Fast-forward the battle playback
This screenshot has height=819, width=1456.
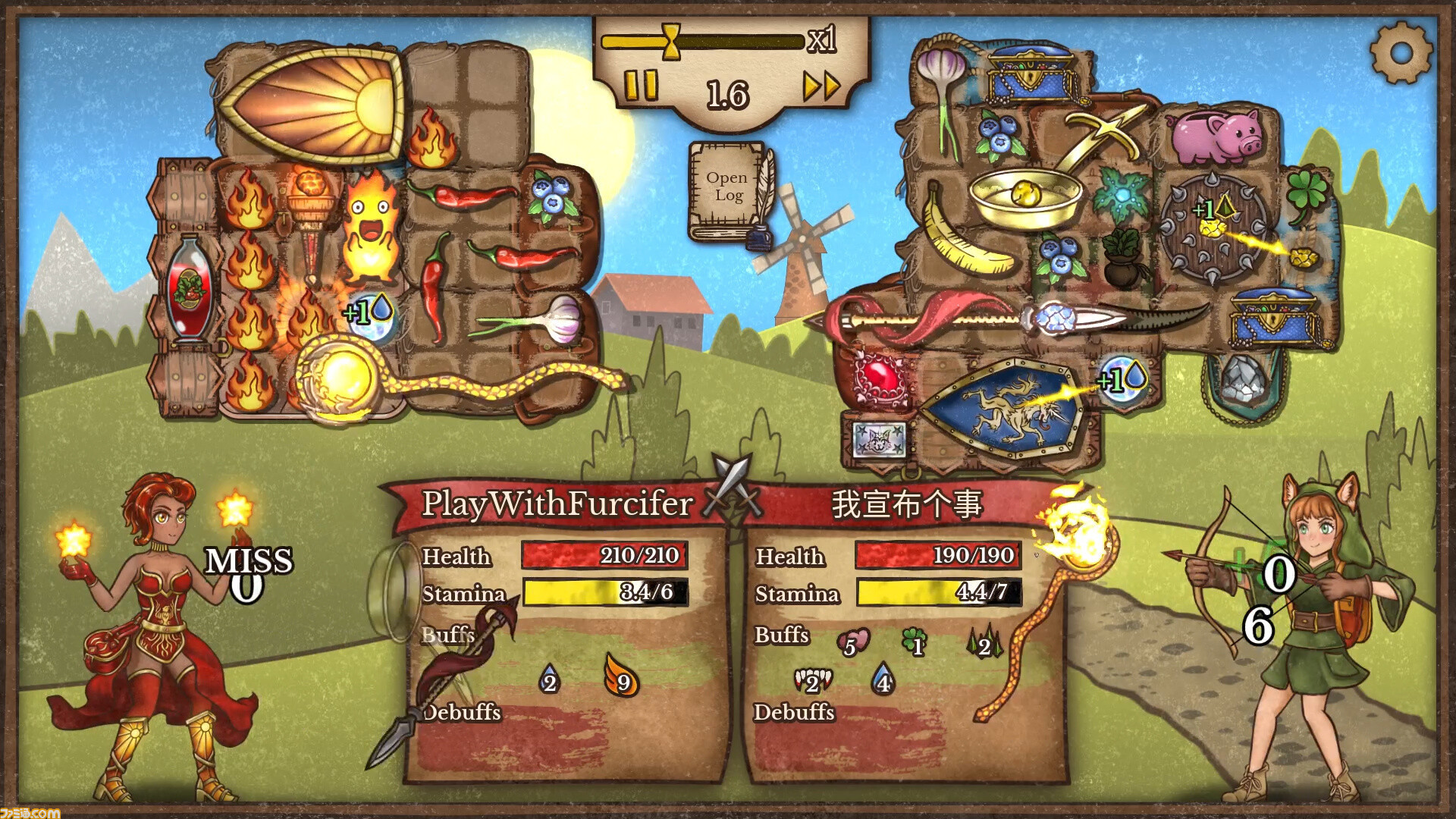tap(823, 87)
